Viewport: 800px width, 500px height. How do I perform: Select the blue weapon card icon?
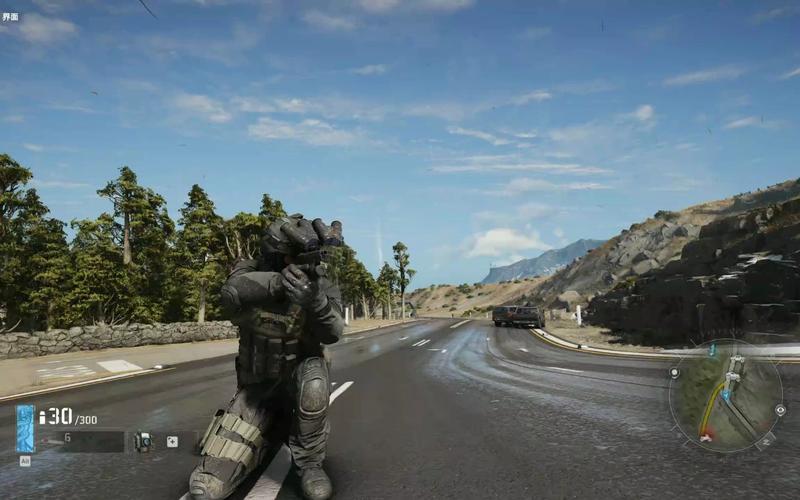tap(25, 428)
